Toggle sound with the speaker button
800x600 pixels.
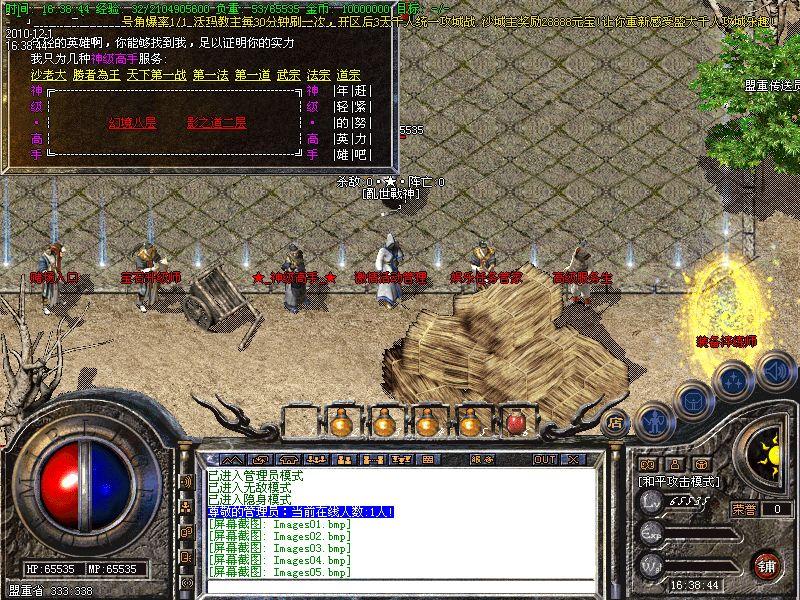click(775, 370)
